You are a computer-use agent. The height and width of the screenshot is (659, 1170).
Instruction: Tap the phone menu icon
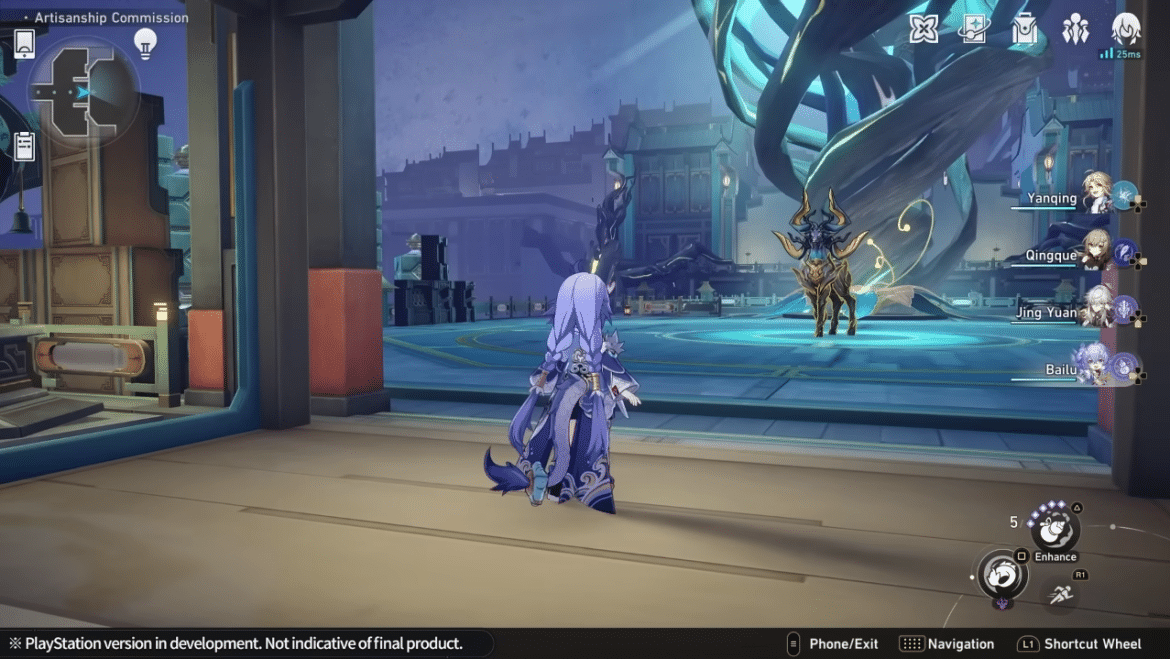[25, 44]
